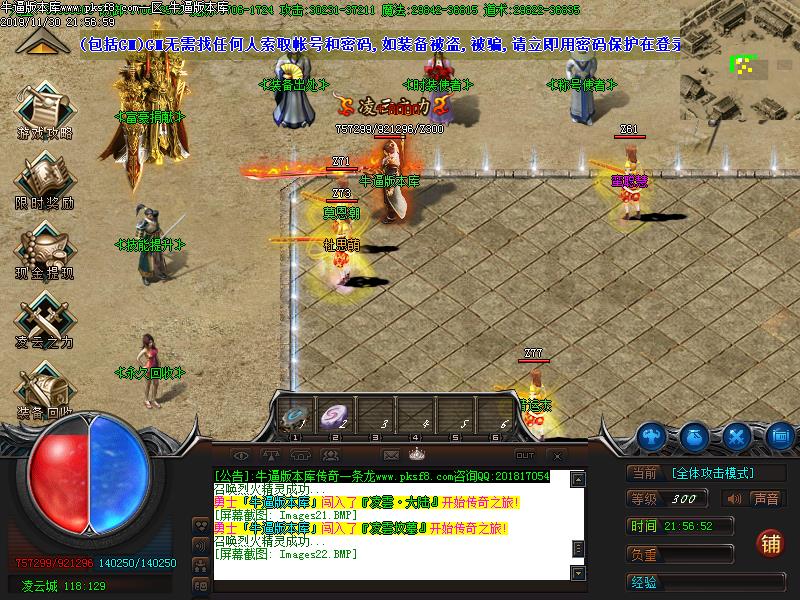Screen dimensions: 800x600
Task: Click the eye icon above the chat
Action: [x=240, y=455]
